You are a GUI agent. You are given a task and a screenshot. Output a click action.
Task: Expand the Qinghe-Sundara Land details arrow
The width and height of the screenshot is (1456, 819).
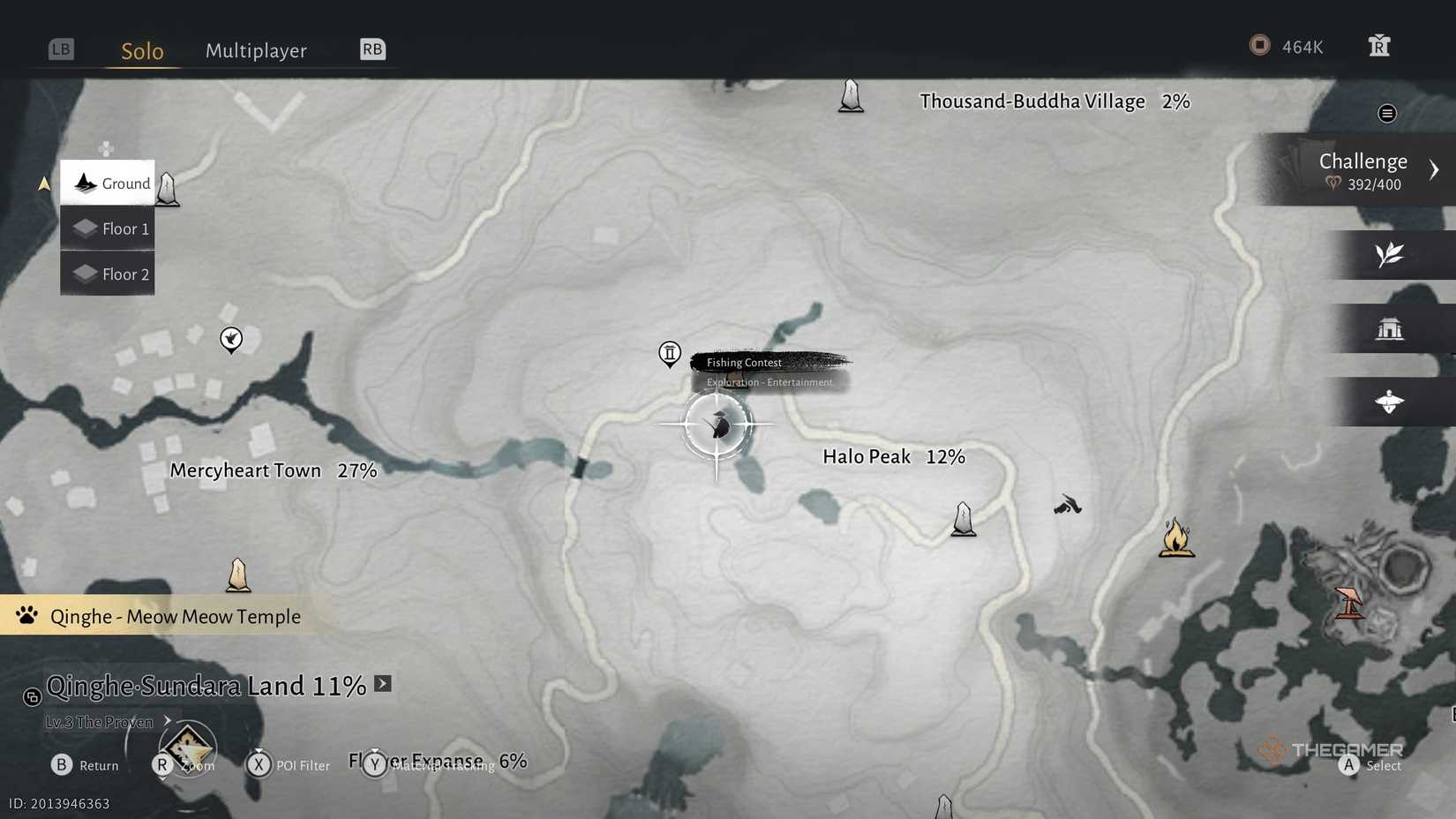point(382,682)
